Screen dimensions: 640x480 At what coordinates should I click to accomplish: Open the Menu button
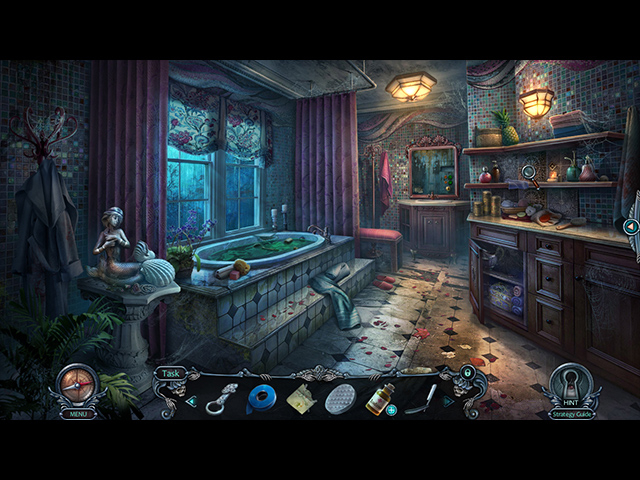click(x=76, y=412)
